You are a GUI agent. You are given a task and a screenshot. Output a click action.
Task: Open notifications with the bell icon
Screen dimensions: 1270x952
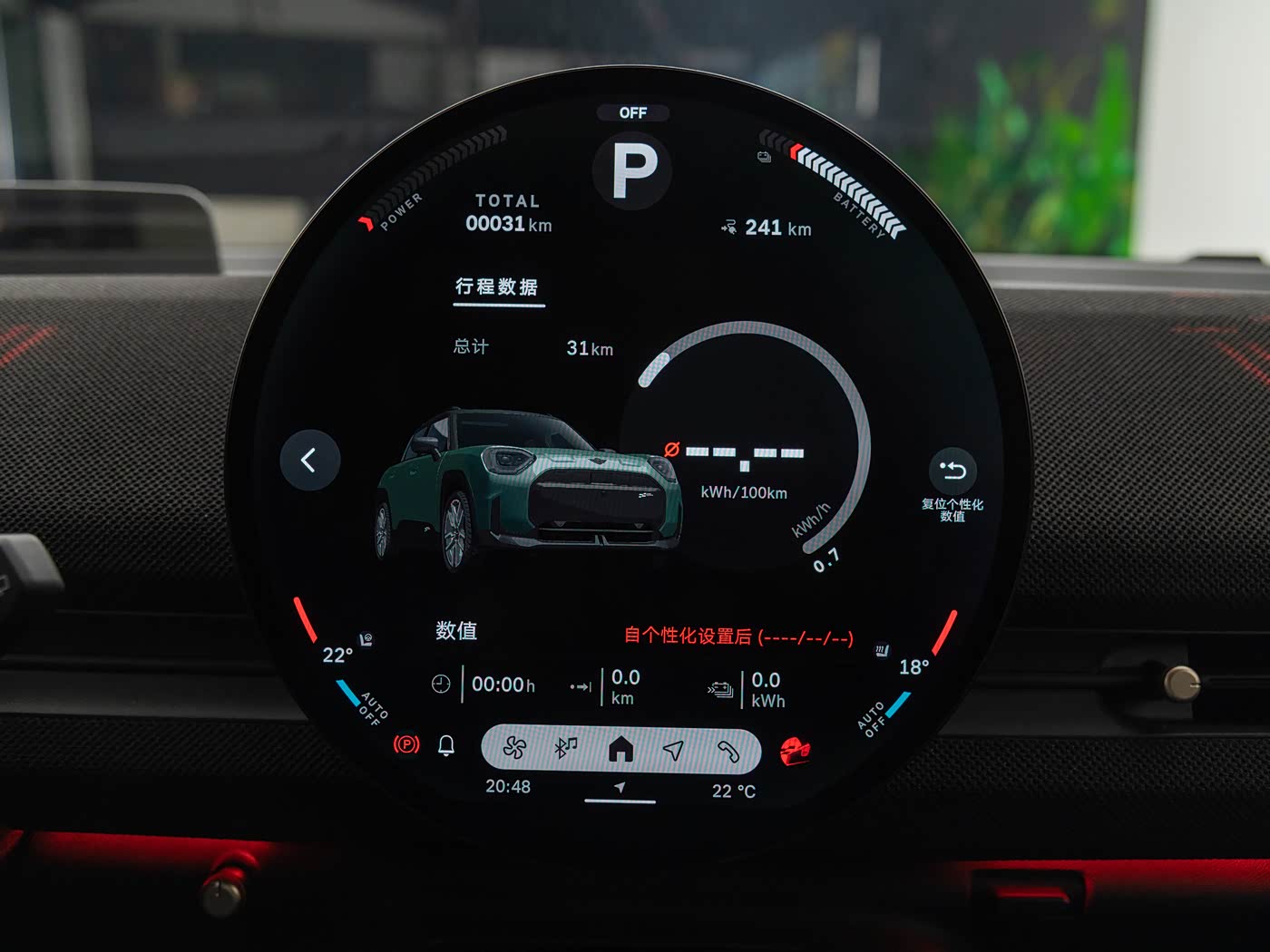tap(446, 745)
